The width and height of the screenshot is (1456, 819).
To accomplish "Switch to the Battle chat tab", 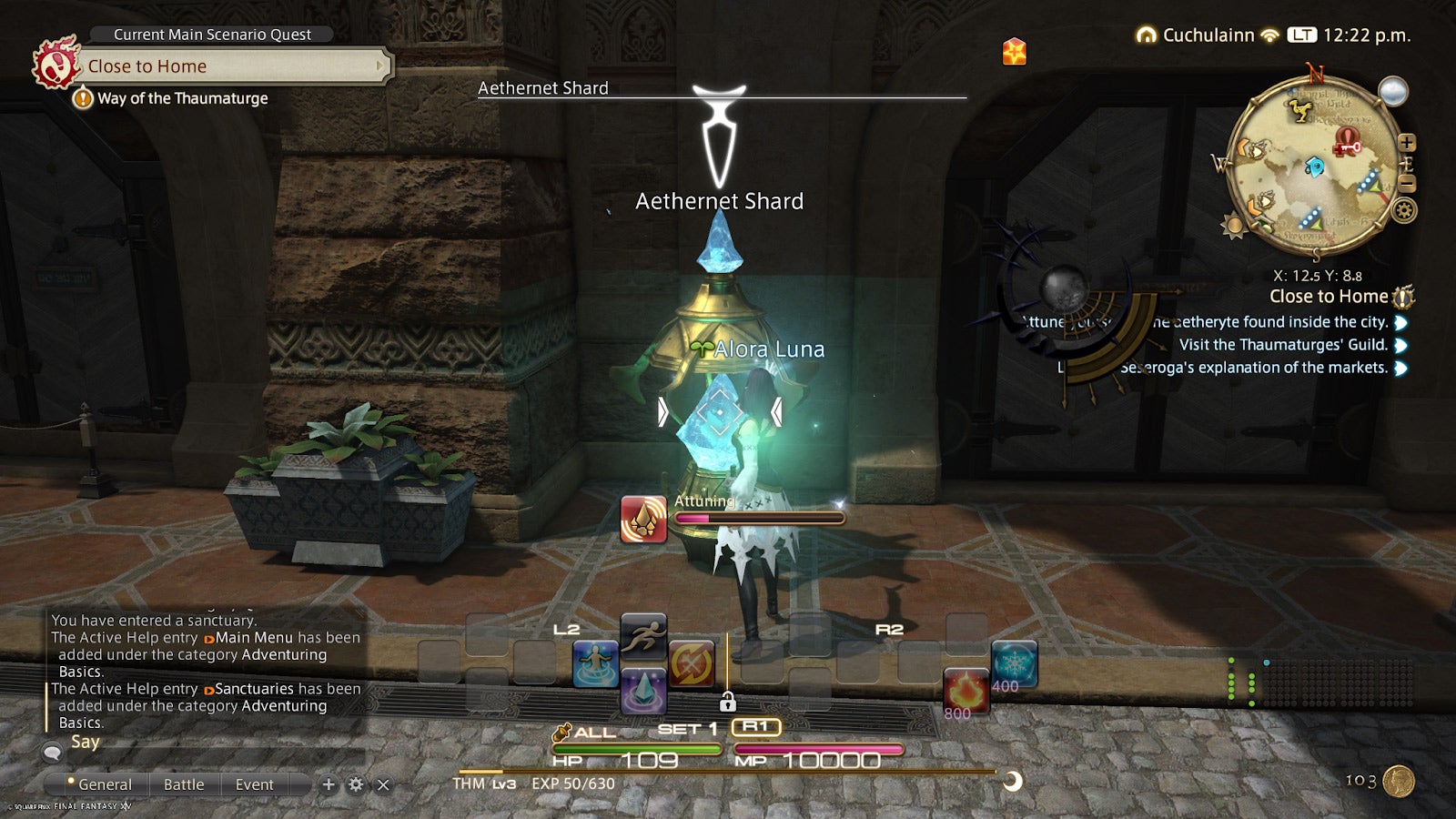I will [185, 784].
